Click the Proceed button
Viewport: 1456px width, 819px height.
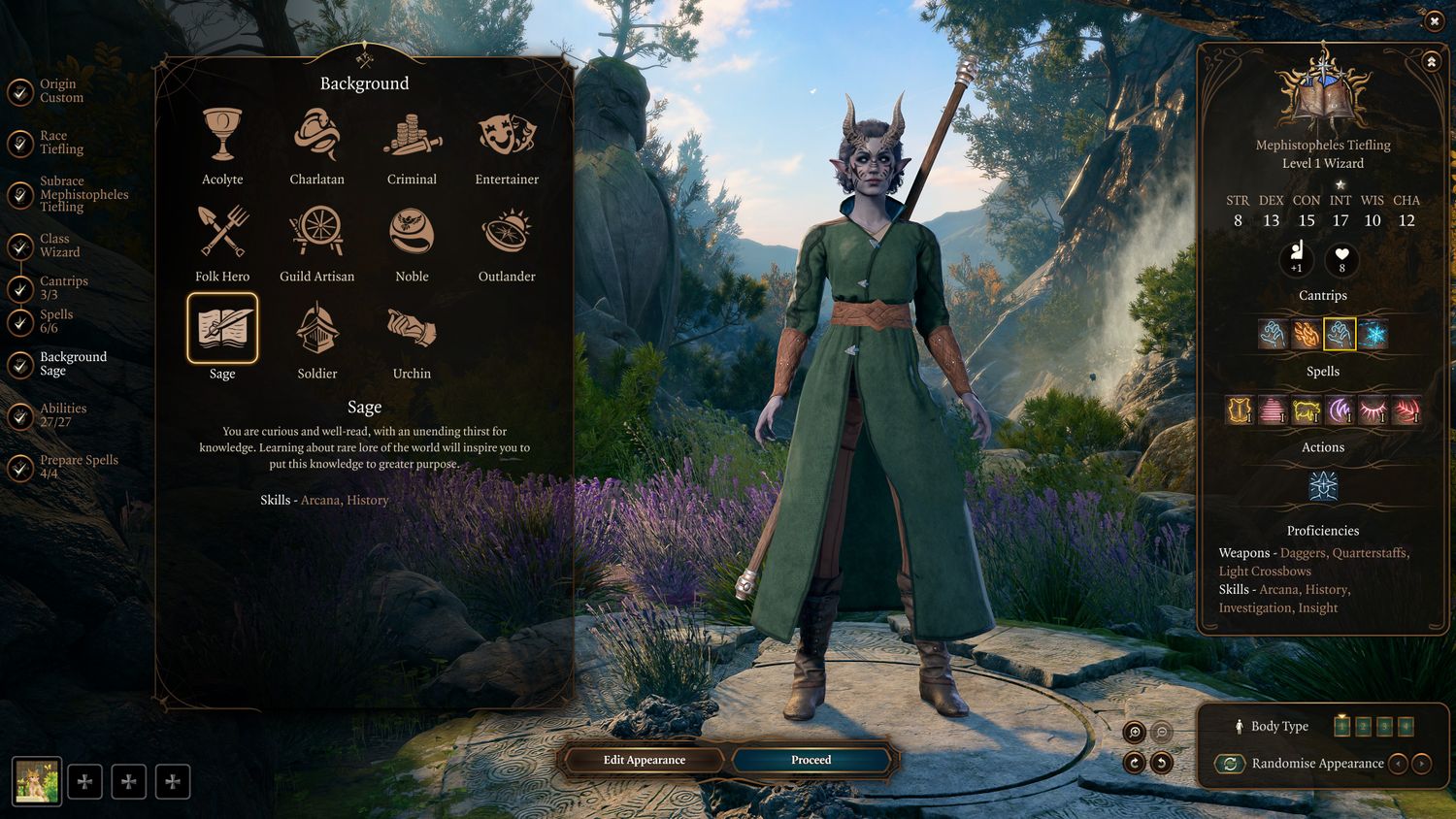pyautogui.click(x=811, y=760)
